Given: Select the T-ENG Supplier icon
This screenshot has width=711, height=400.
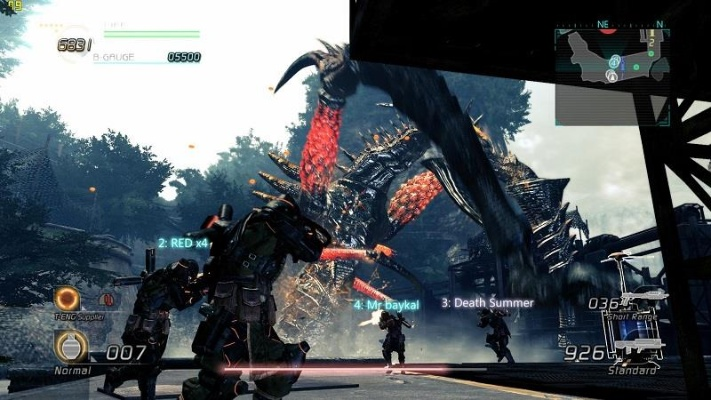Looking at the screenshot, I should click(x=68, y=298).
